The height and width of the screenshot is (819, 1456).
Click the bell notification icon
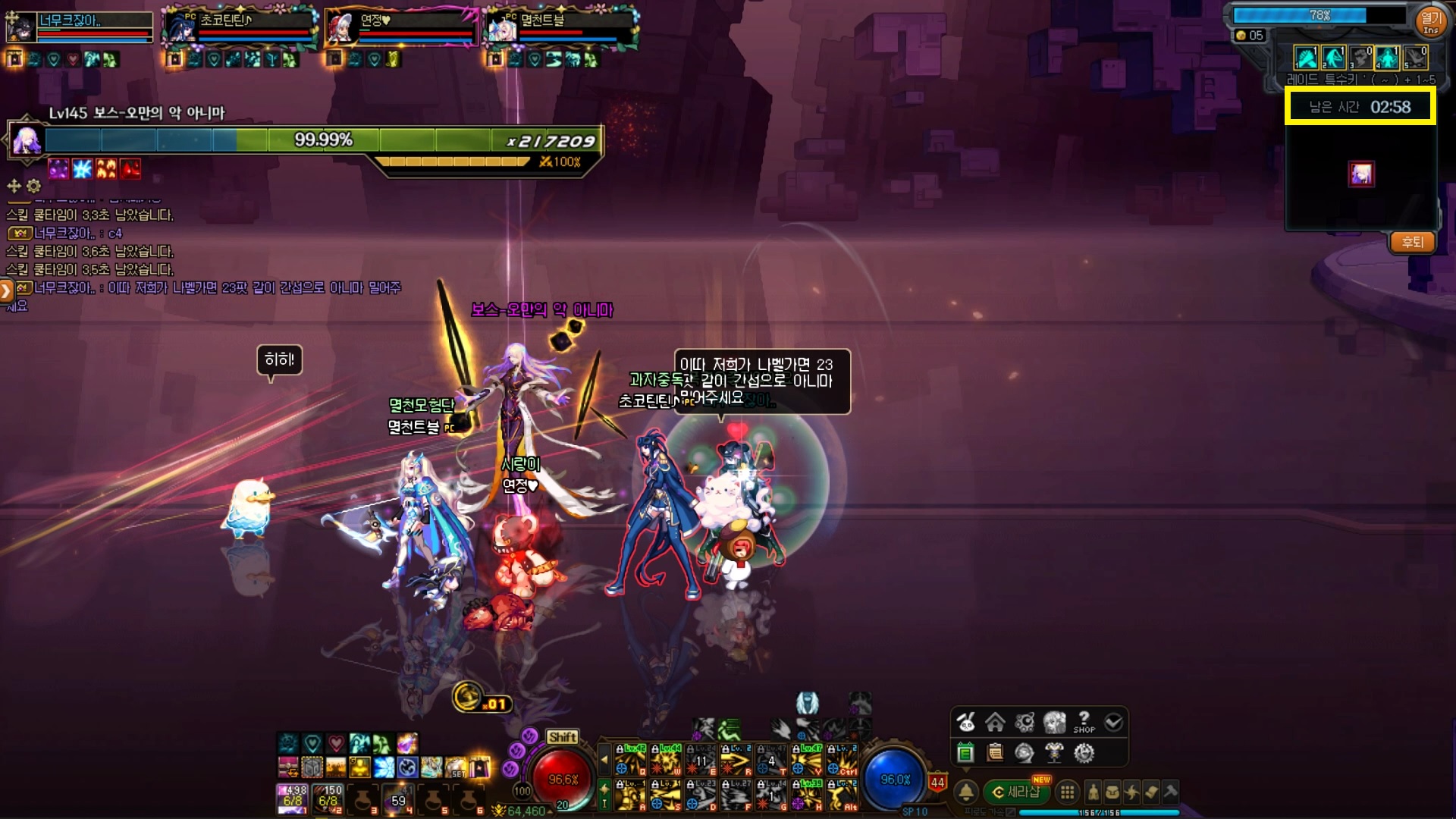(x=965, y=792)
